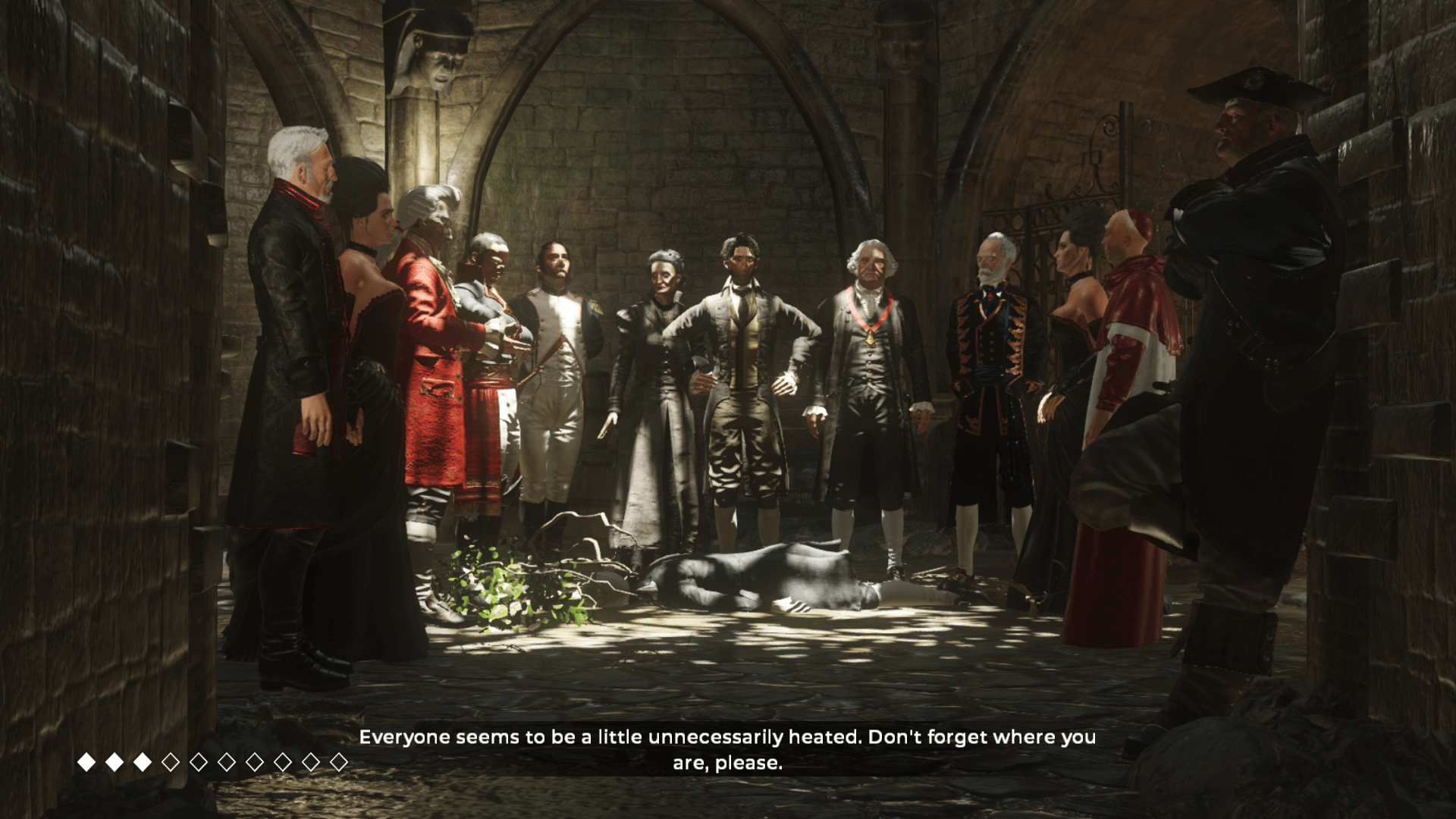The height and width of the screenshot is (819, 1456).
Task: Click the phrase 'are, please' in the subtitle
Action: (728, 766)
